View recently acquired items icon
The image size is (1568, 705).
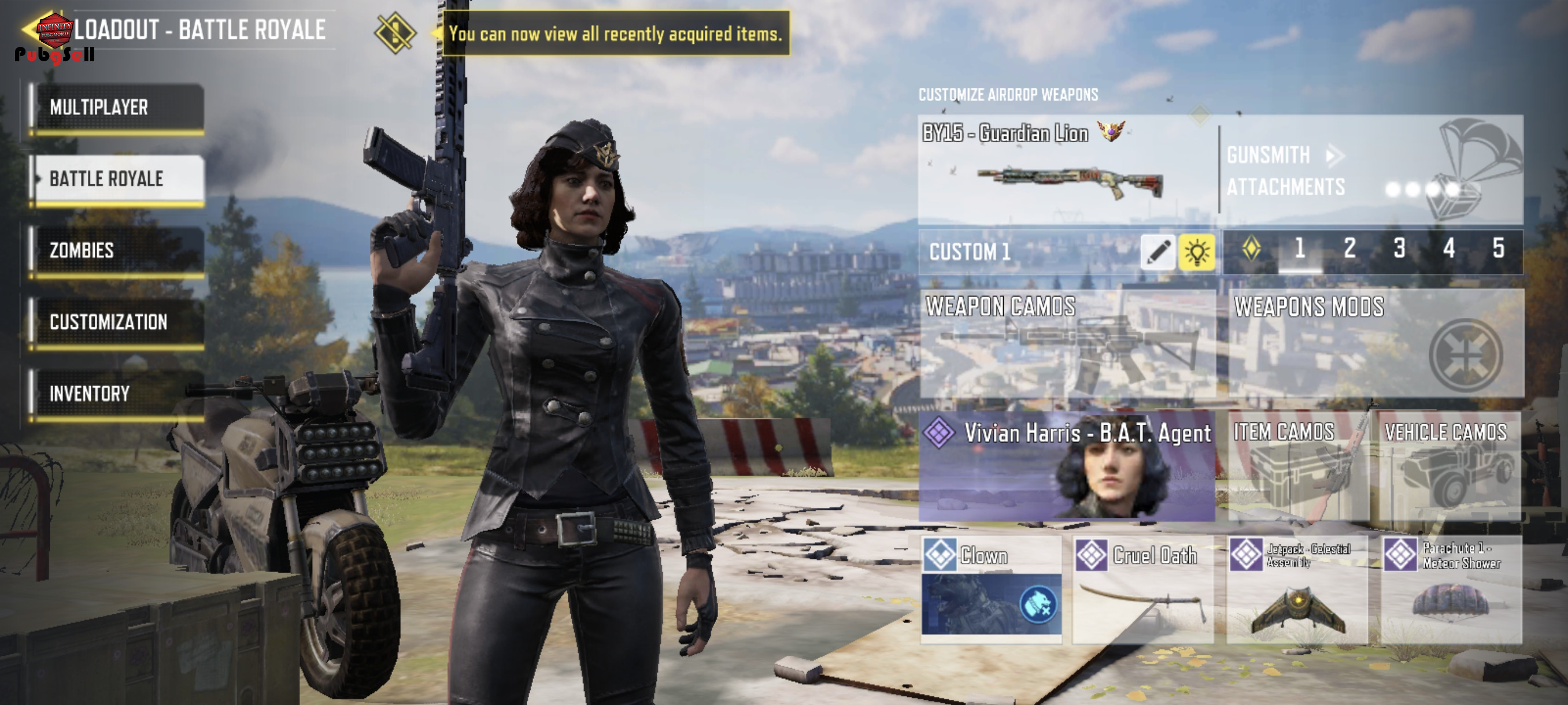395,33
